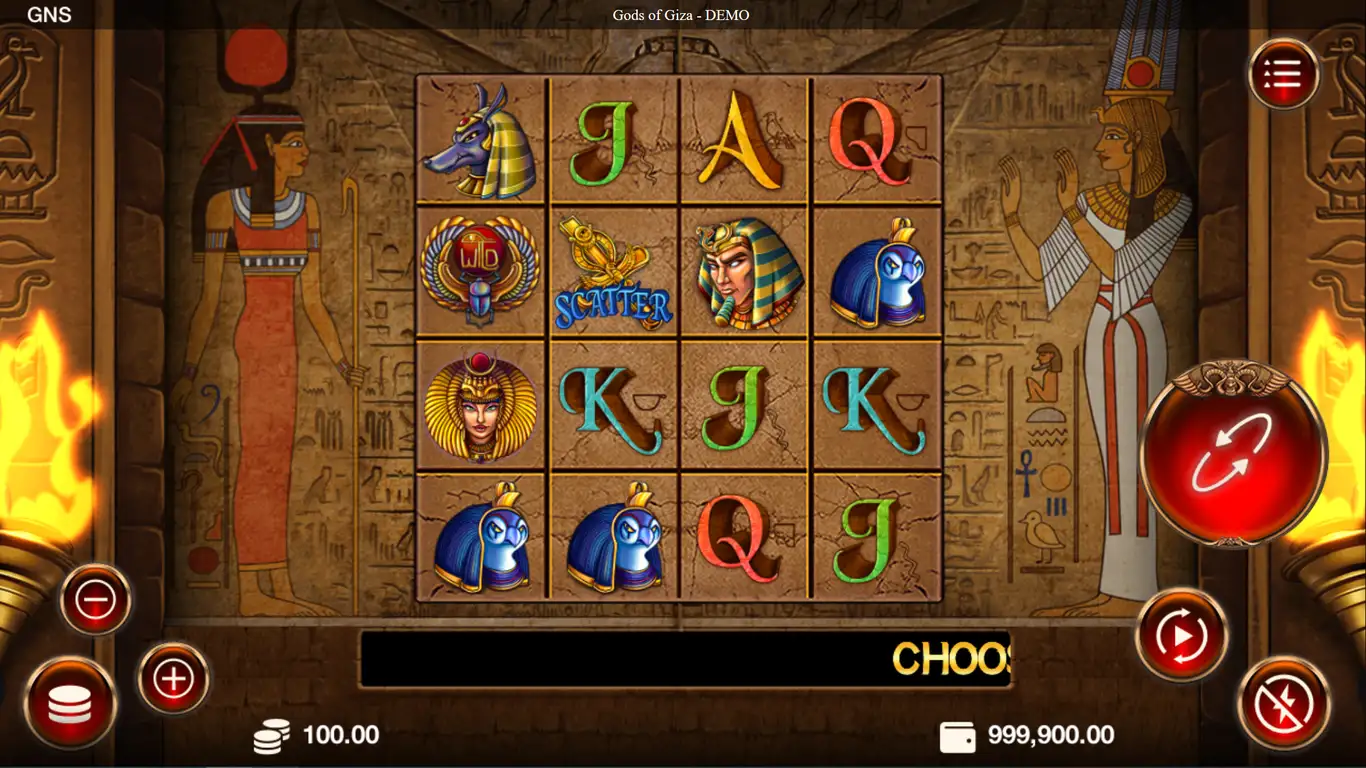The height and width of the screenshot is (768, 1366).
Task: Increase the bet with plus button
Action: [173, 679]
